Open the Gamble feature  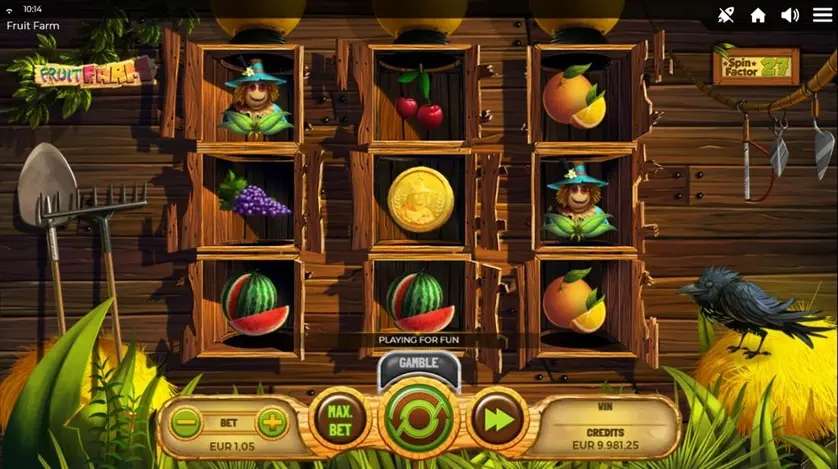(419, 363)
